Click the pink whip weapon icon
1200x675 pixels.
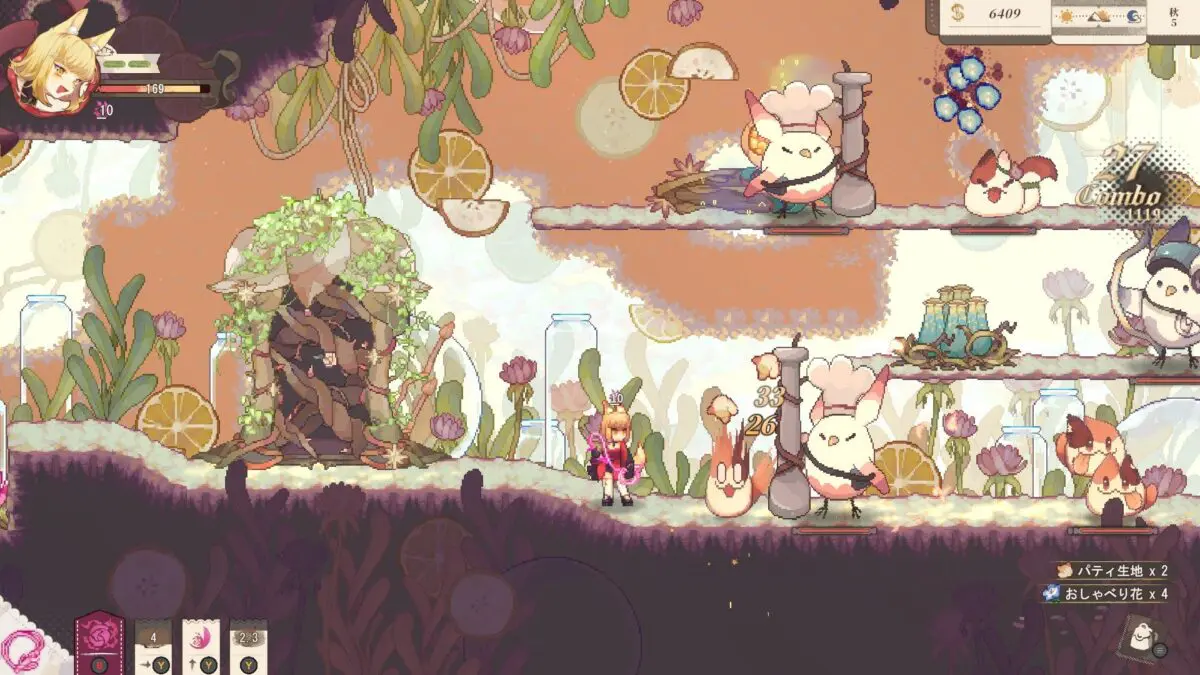point(24,651)
